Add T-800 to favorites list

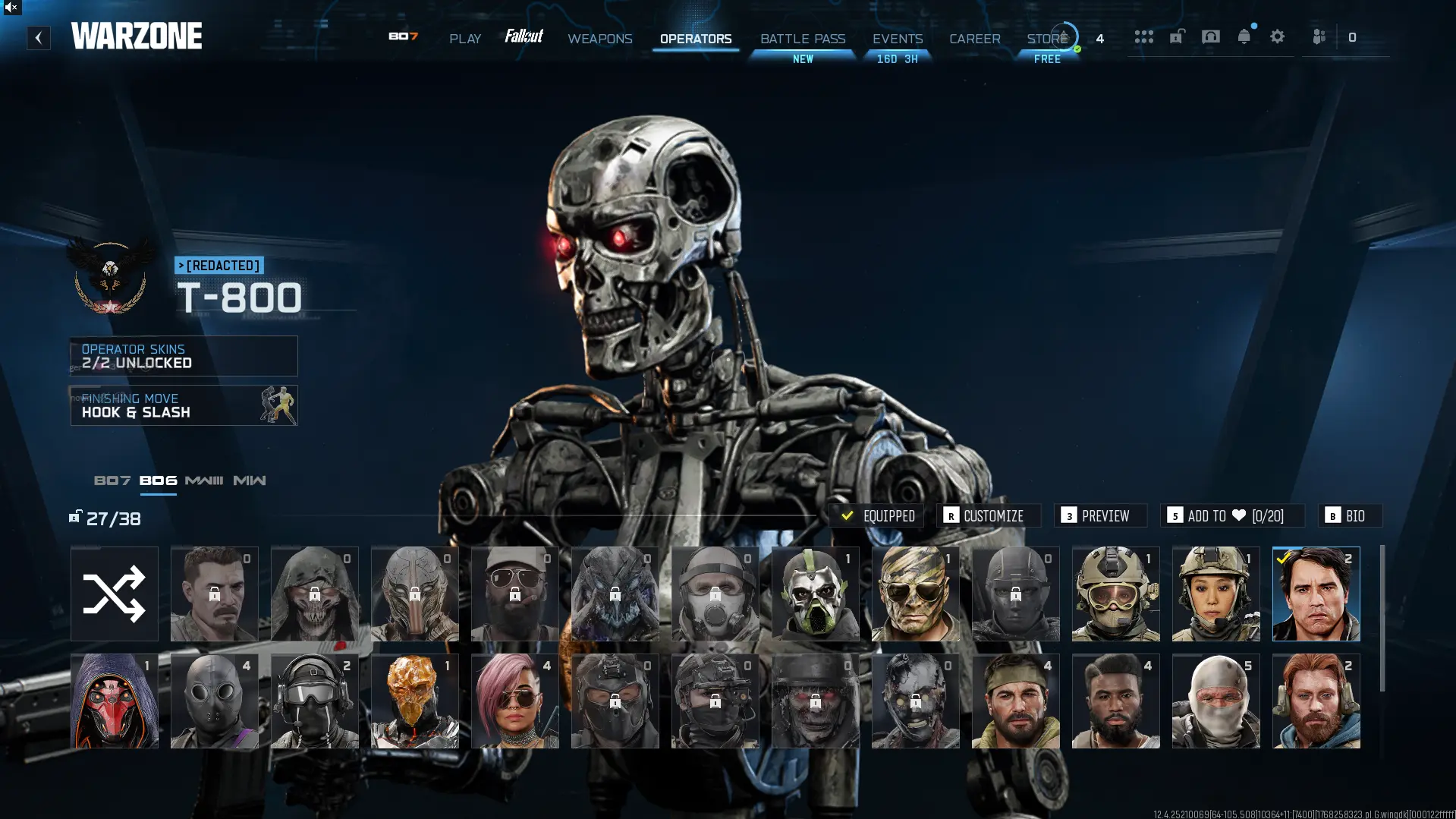[1232, 515]
